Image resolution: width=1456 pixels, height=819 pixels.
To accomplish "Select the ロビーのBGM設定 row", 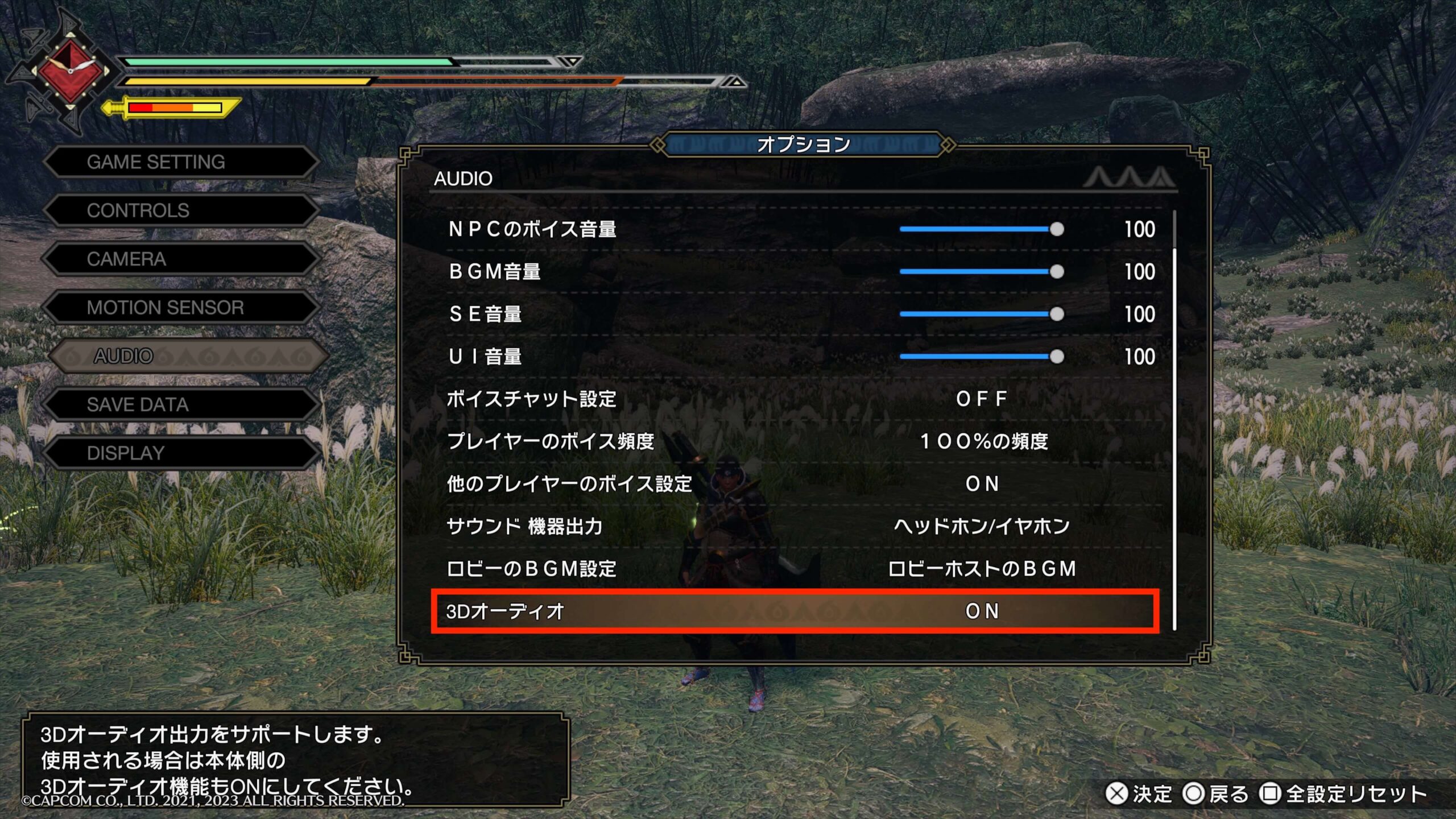I will (x=796, y=569).
